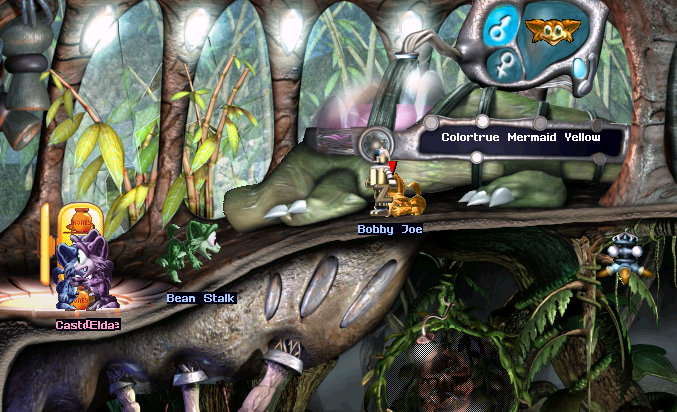
Task: Push the small cyan oval button
Action: pos(580,68)
